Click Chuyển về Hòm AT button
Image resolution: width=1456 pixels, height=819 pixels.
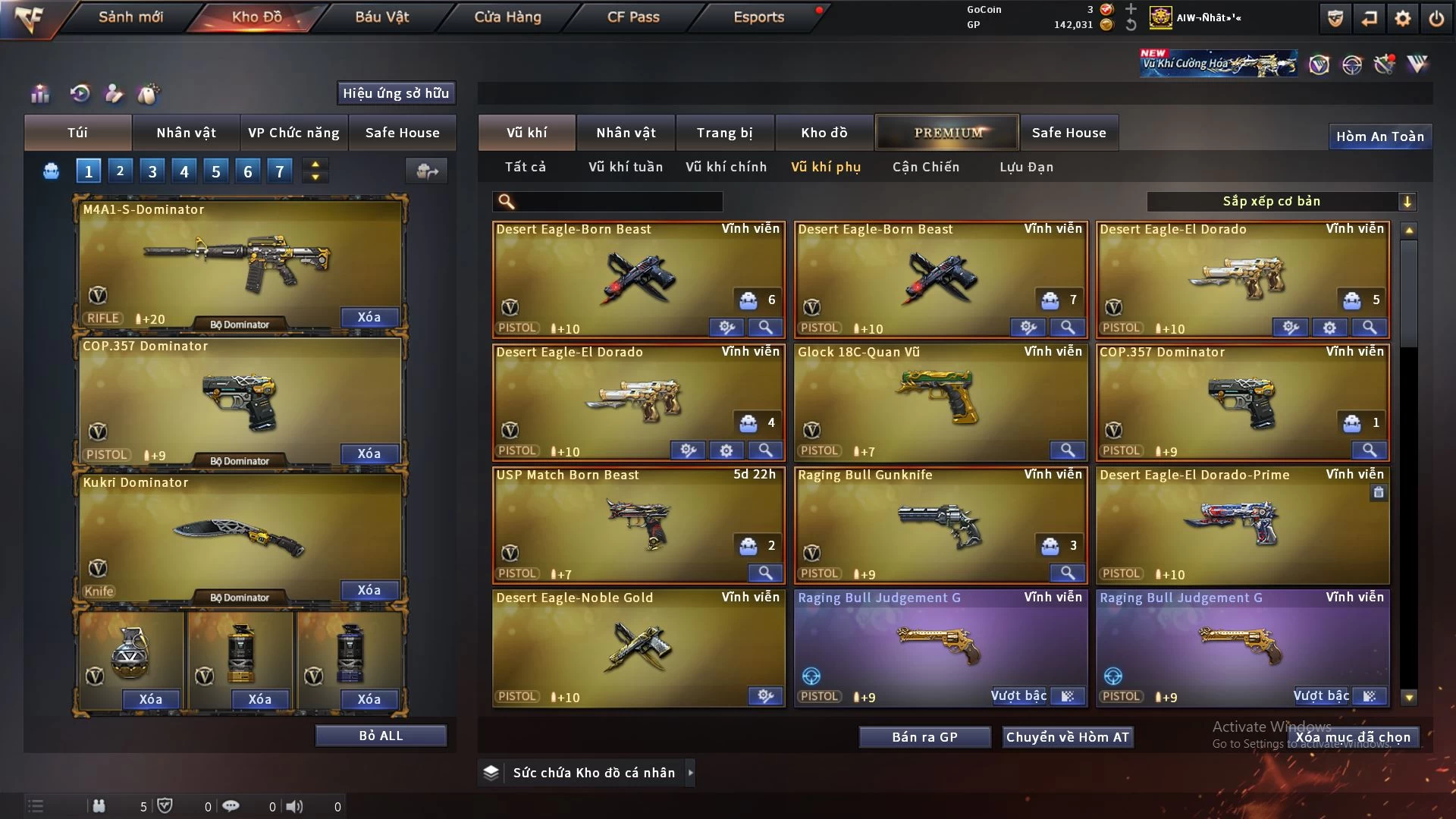coord(1068,737)
